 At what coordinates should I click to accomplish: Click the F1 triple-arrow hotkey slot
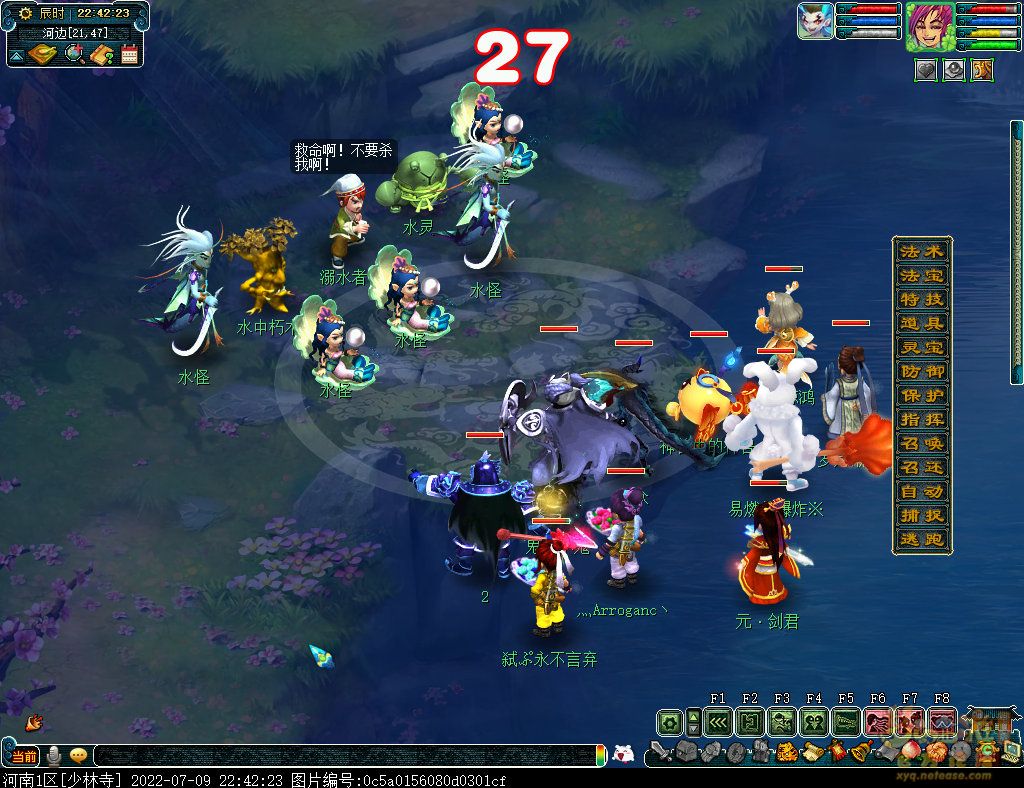(x=717, y=721)
